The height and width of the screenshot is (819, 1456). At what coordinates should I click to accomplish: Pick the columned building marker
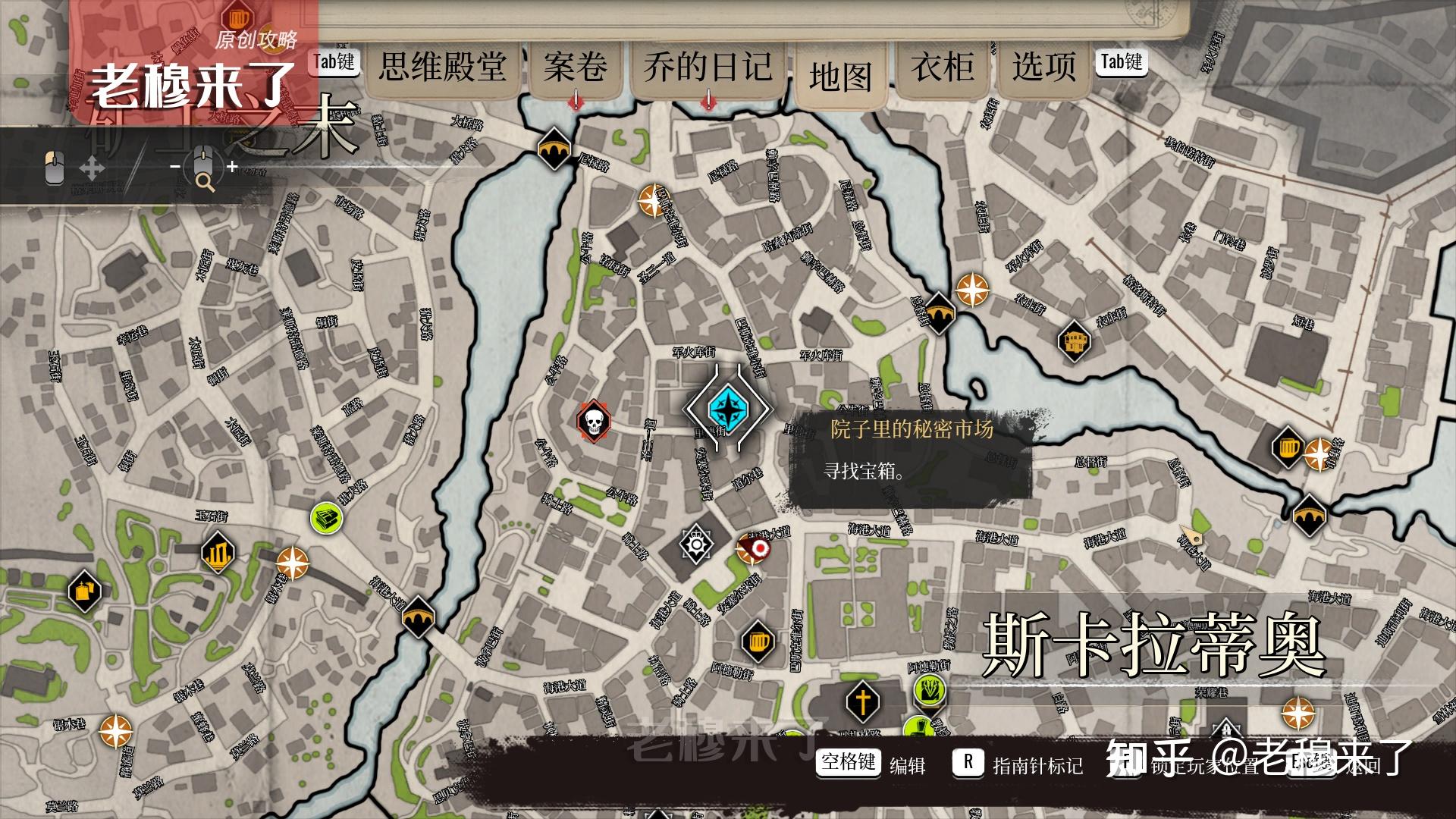click(218, 553)
